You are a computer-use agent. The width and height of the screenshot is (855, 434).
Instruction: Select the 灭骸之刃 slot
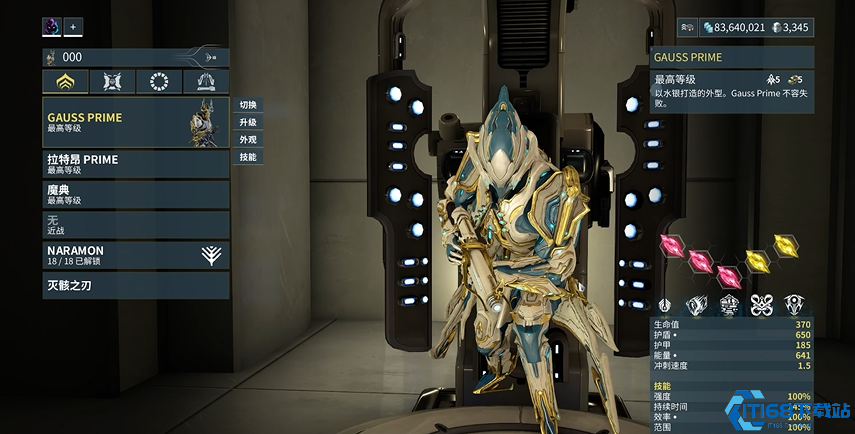coord(135,285)
